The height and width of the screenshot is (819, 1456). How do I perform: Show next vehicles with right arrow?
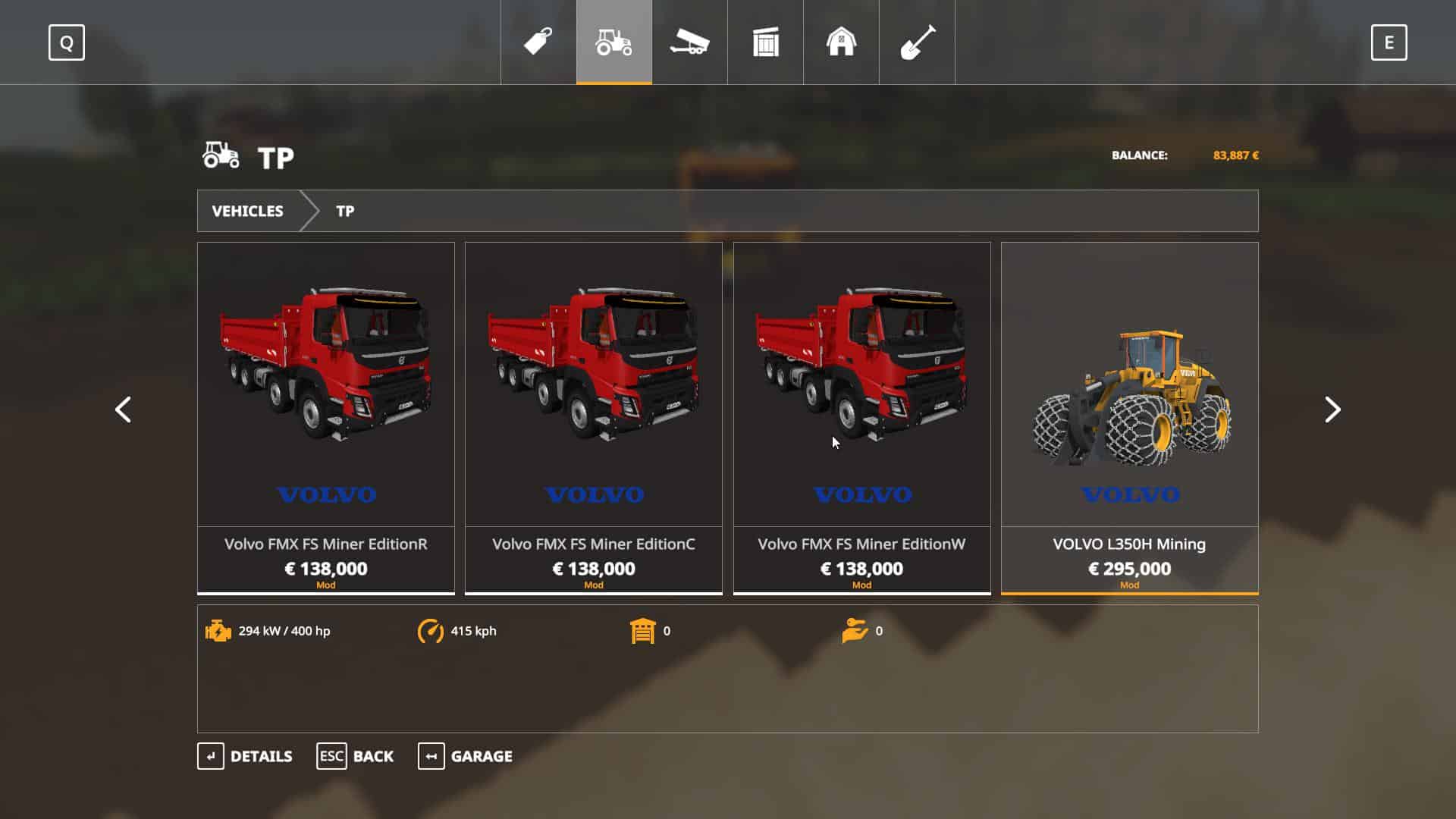pyautogui.click(x=1332, y=409)
